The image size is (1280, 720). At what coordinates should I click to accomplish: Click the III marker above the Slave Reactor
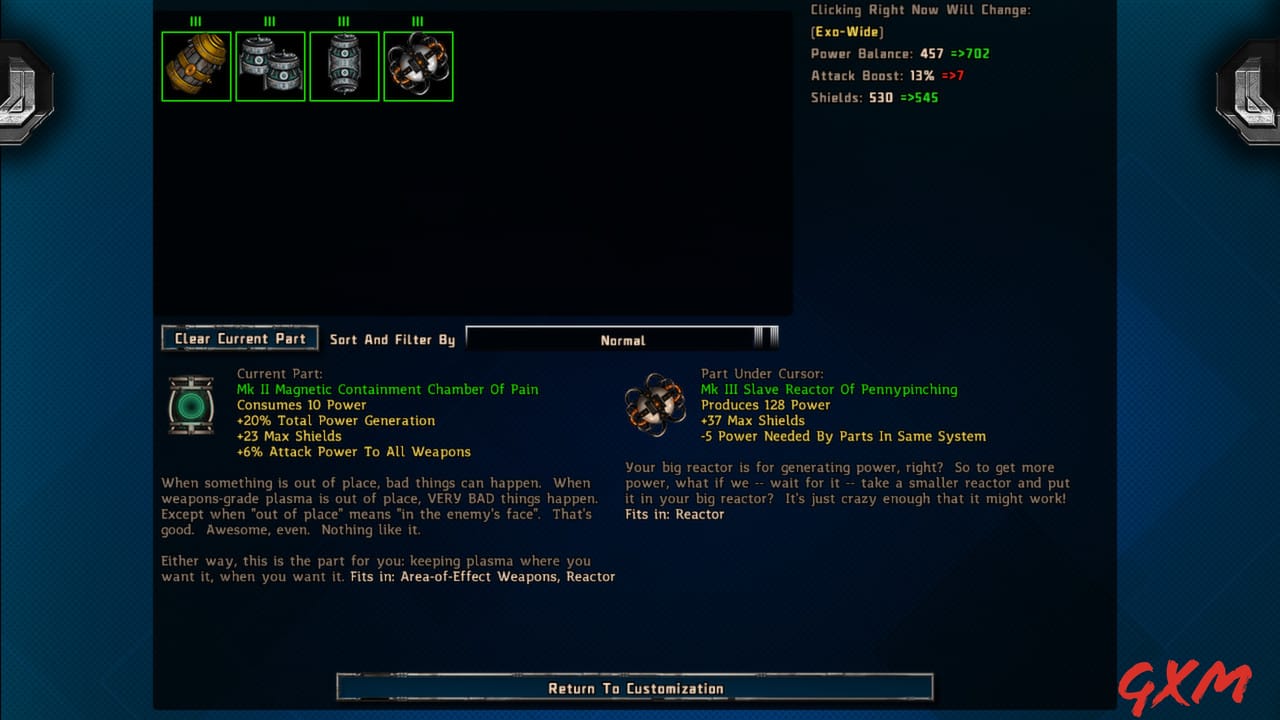417,19
